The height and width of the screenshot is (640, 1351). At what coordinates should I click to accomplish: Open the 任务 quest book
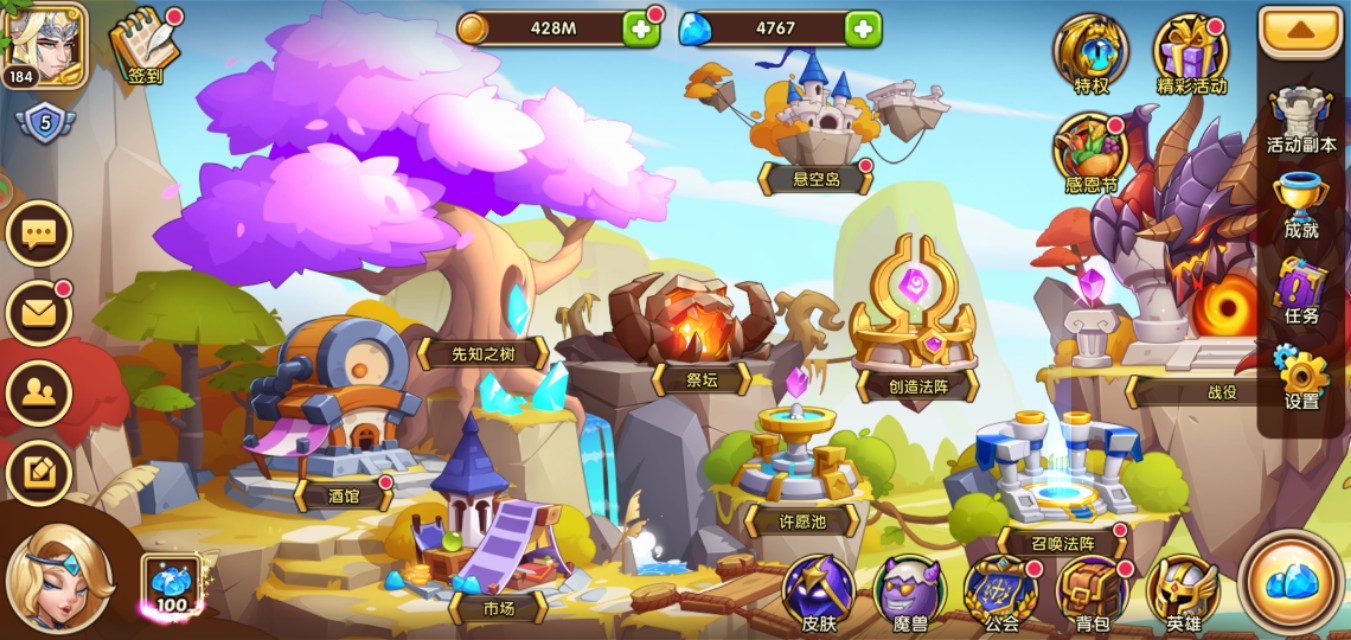click(x=1301, y=290)
